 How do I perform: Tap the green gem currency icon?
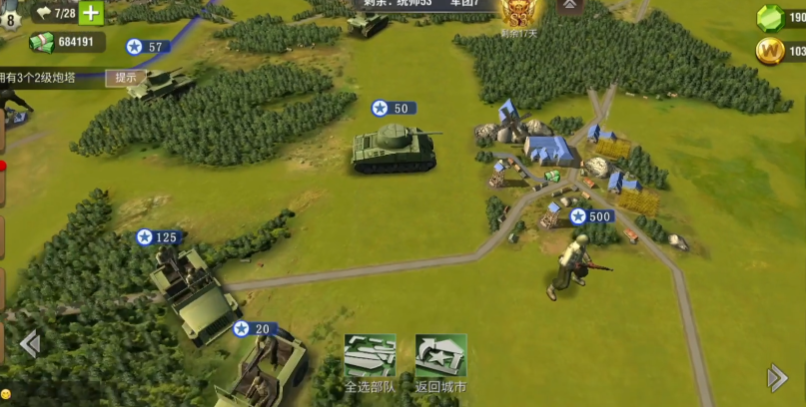pyautogui.click(x=770, y=18)
